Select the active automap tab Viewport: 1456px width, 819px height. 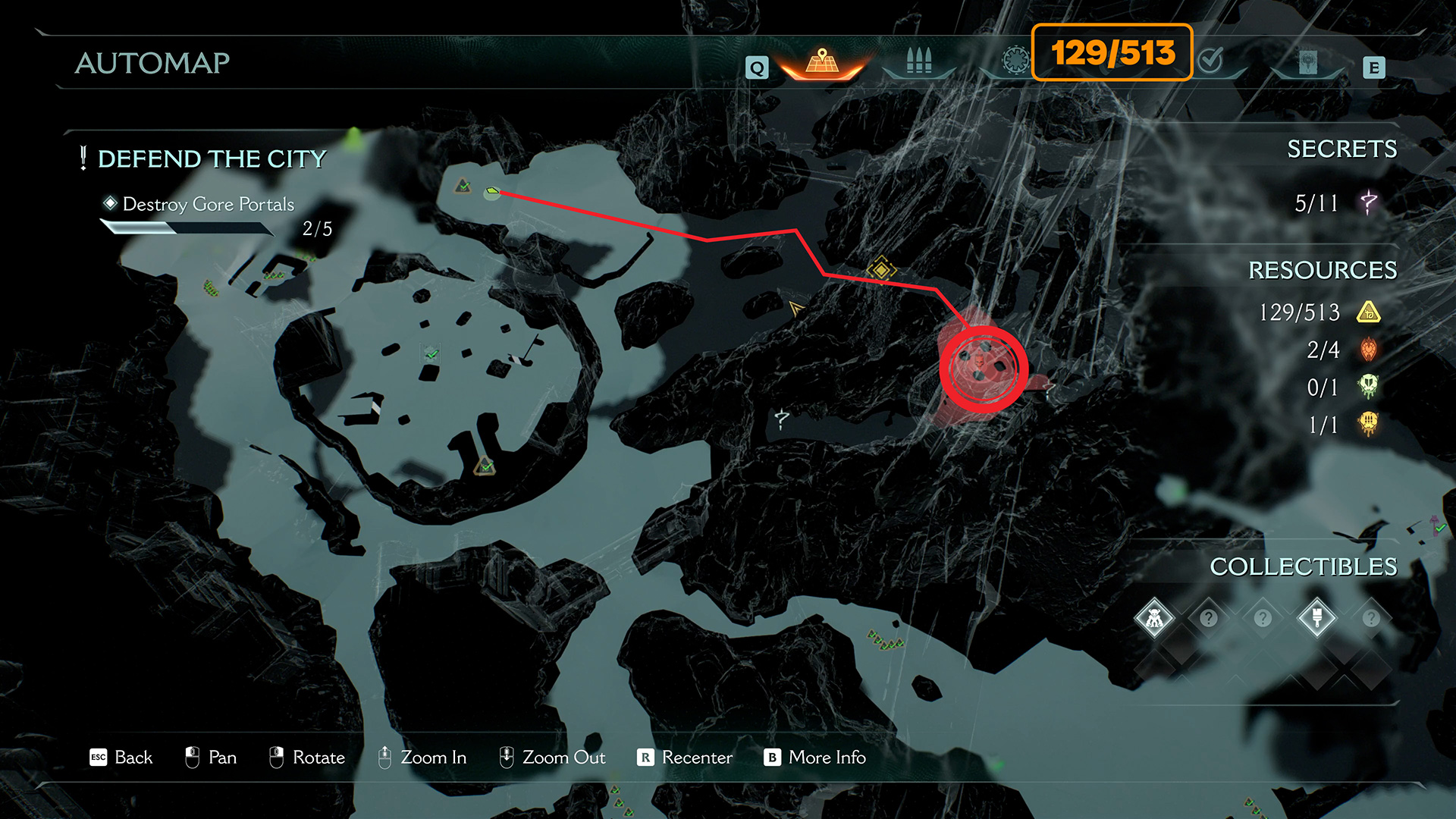coord(822,61)
